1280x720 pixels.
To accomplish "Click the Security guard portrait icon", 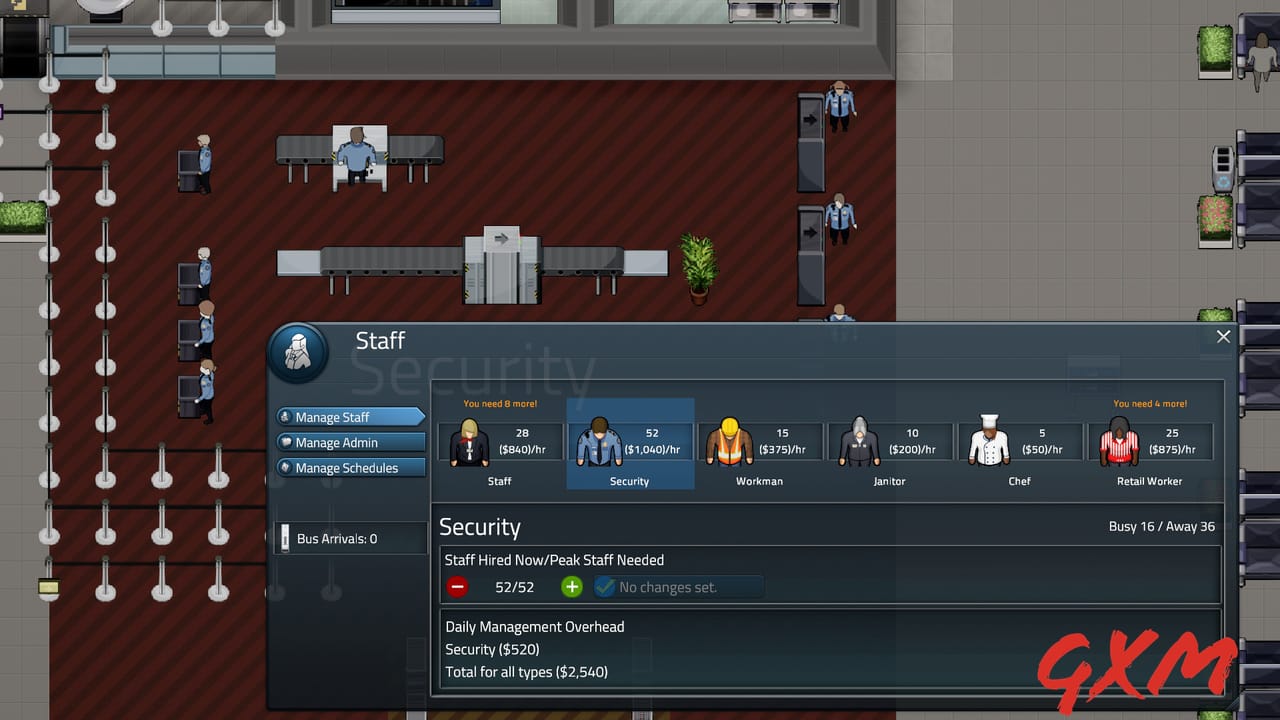I will (598, 441).
